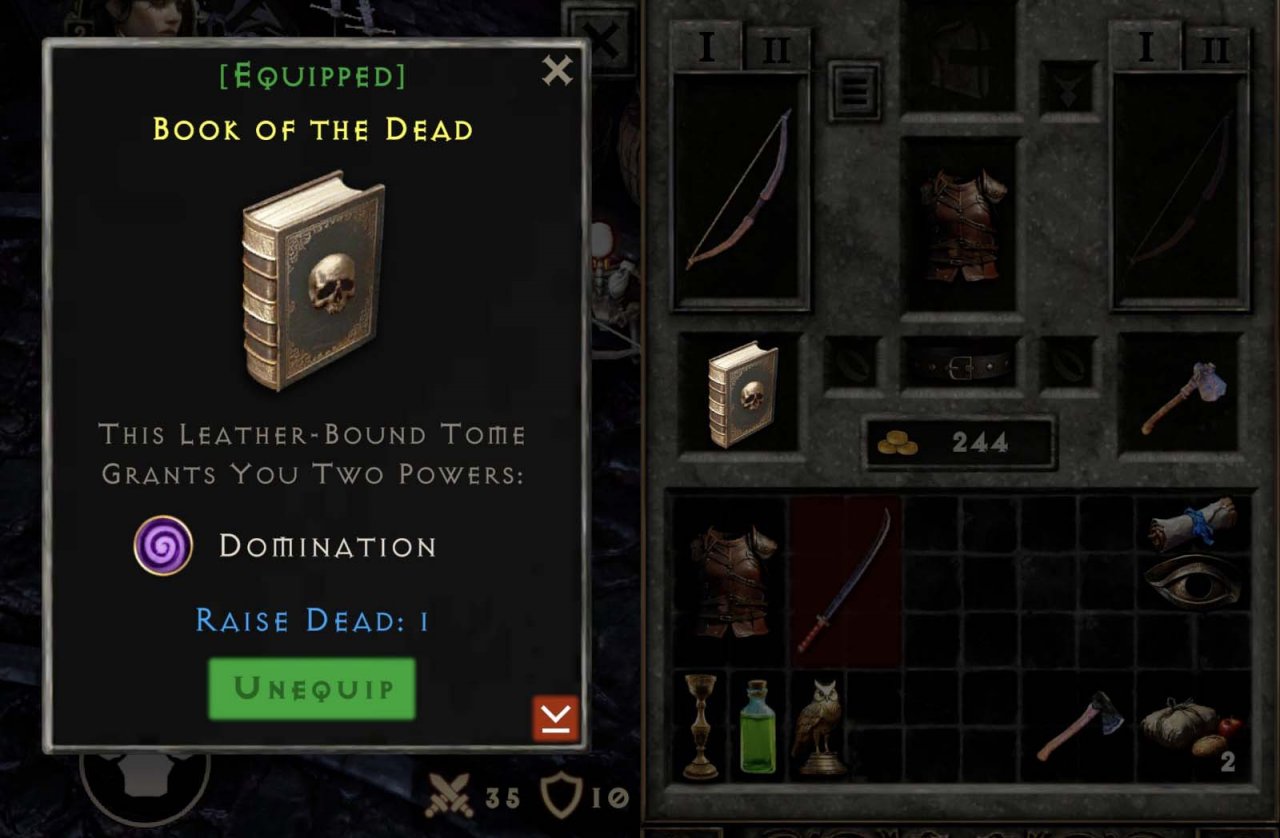The width and height of the screenshot is (1280, 838).
Task: Click the equipped leather chest armor
Action: pyautogui.click(x=961, y=225)
